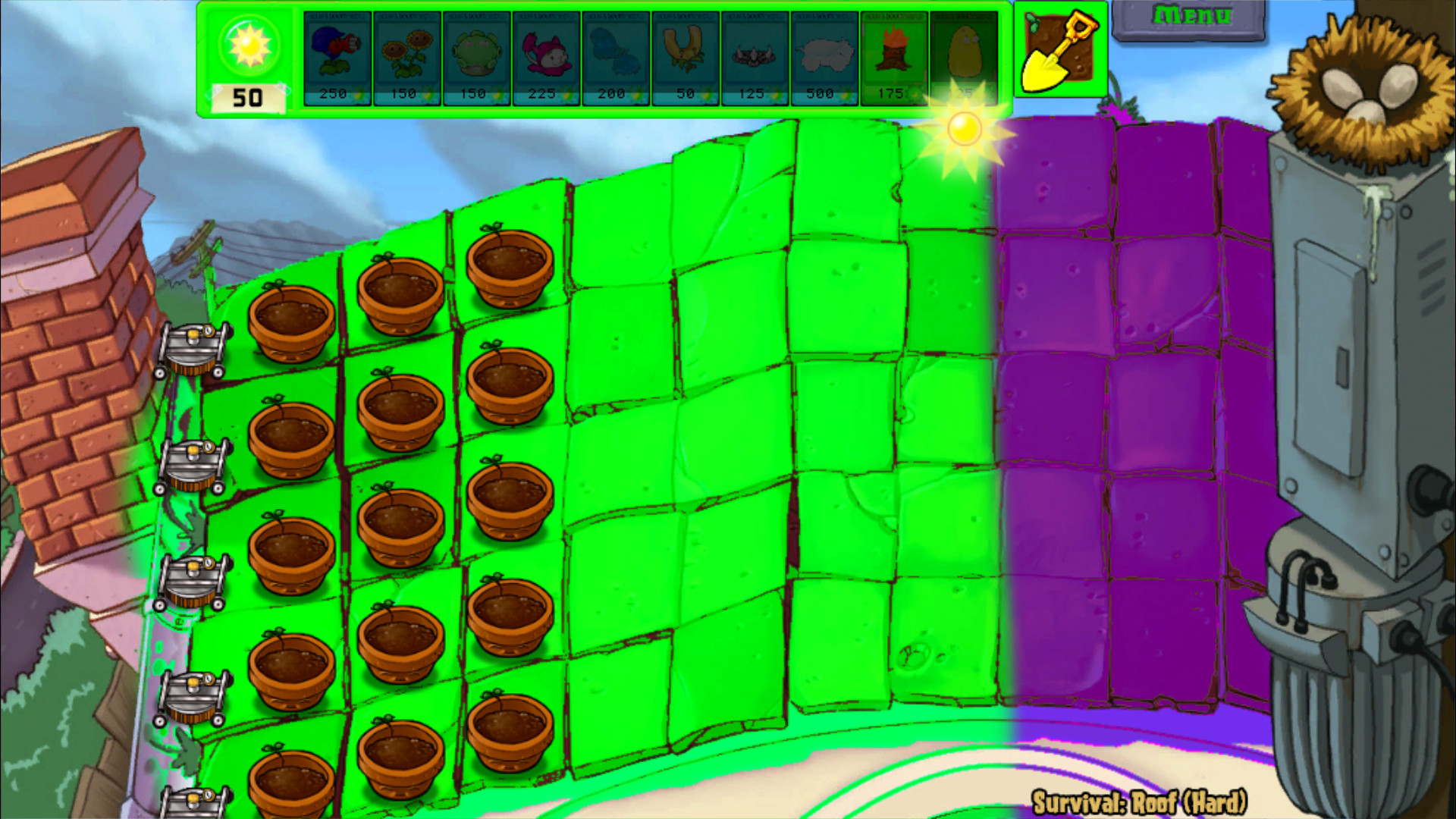The height and width of the screenshot is (819, 1456).
Task: Click the sun counter showing 50
Action: (x=248, y=61)
